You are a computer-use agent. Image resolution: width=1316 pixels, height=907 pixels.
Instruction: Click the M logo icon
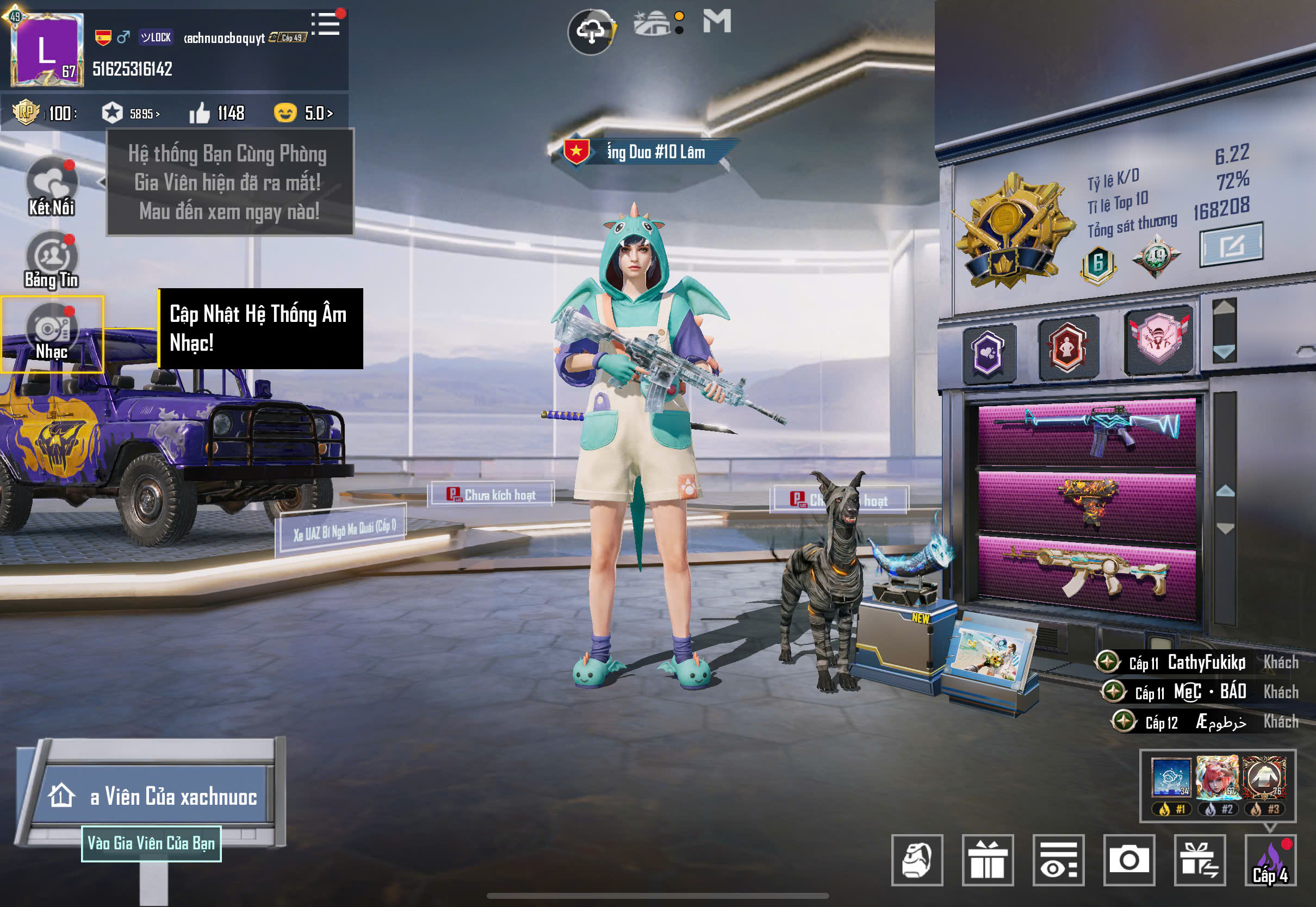717,22
